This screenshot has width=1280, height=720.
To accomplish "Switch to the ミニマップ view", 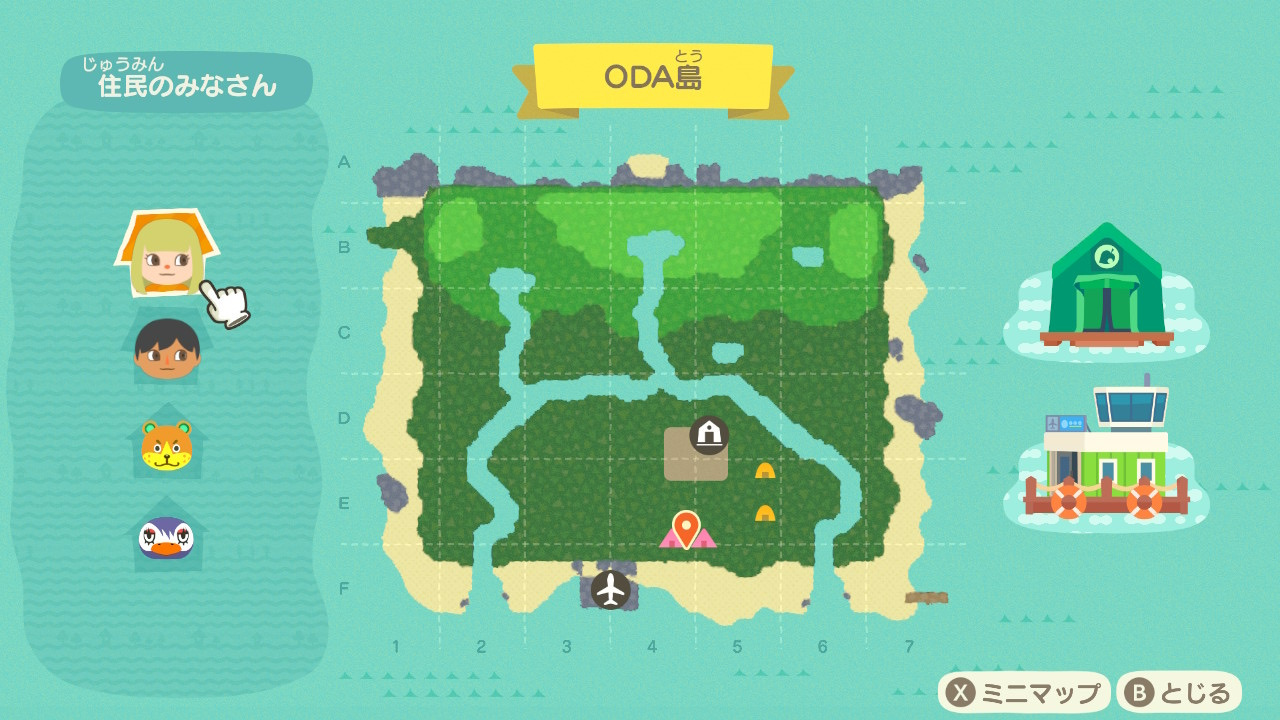I will (1024, 692).
